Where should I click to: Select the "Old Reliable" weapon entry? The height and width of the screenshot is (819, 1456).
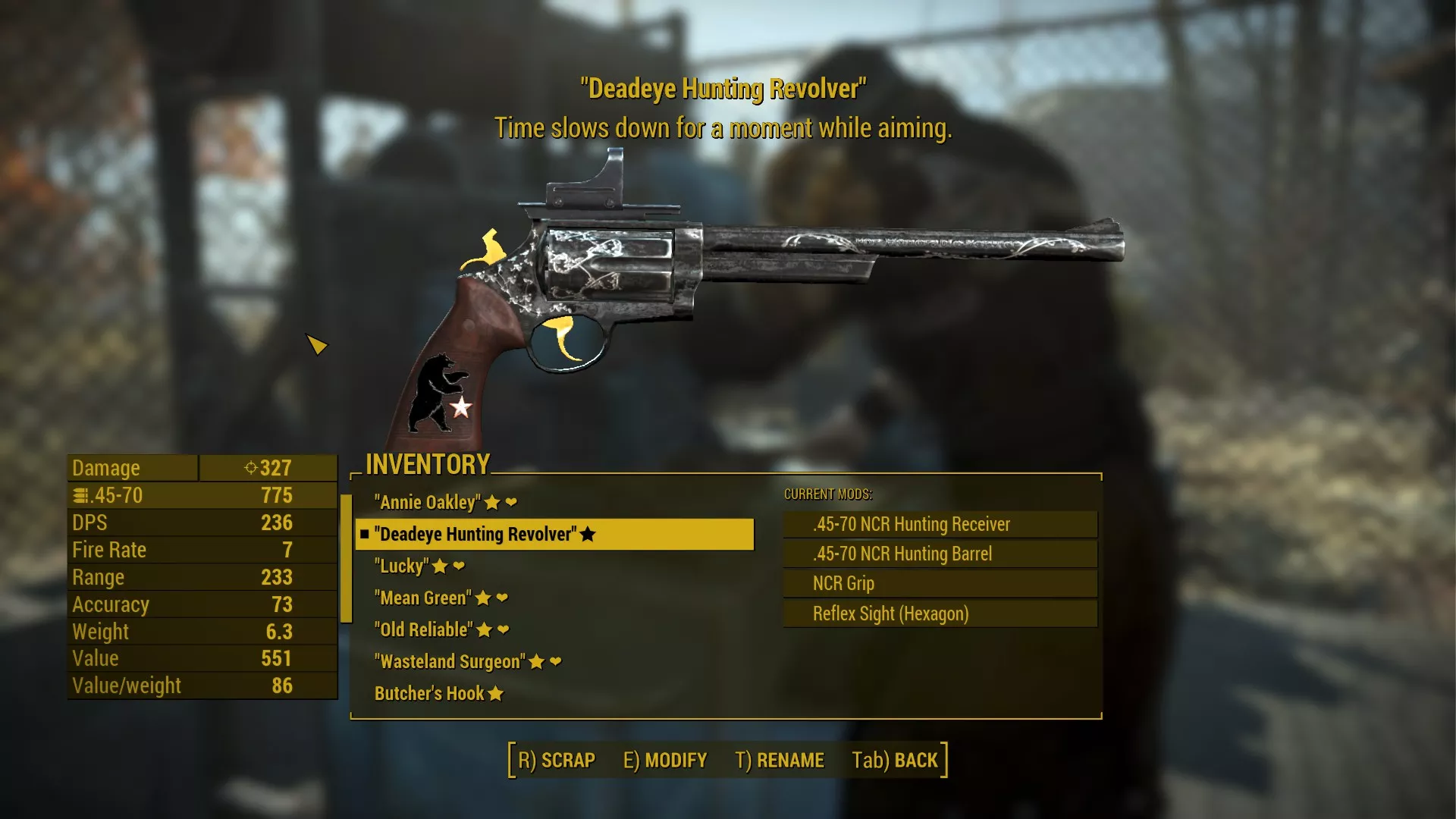[423, 630]
